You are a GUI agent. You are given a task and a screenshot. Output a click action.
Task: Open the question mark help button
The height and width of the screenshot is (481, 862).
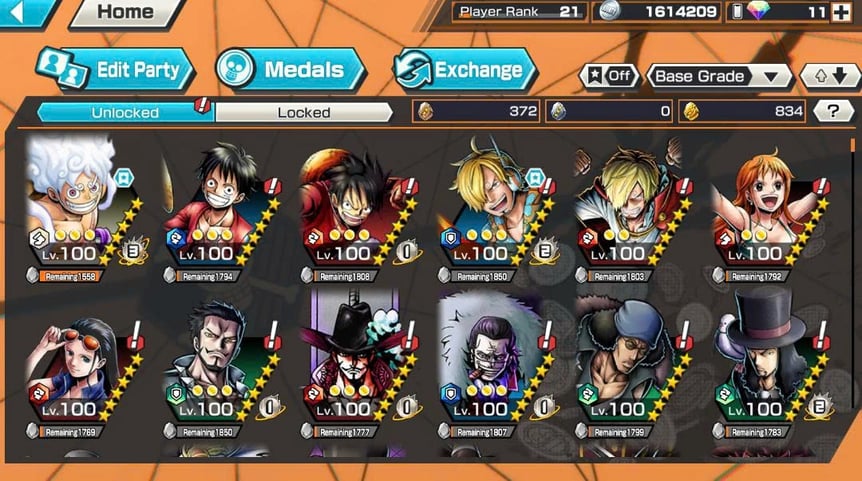(832, 111)
